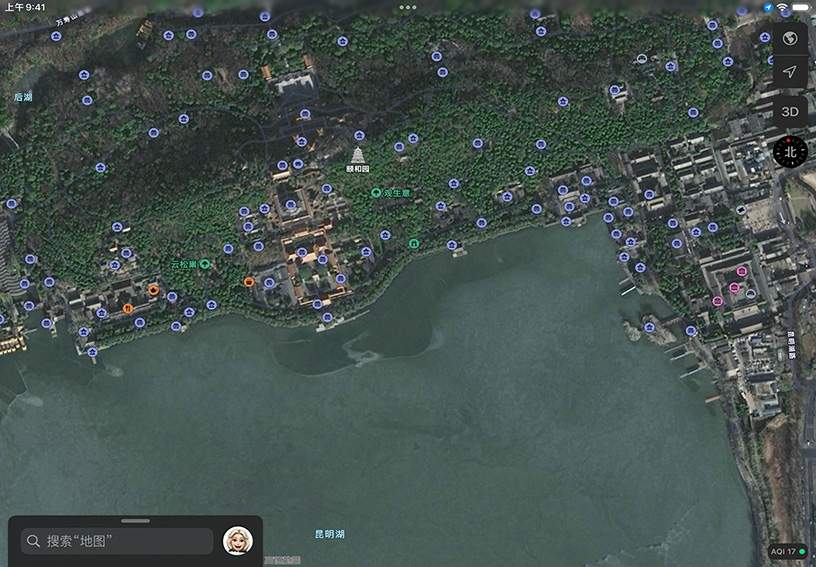Select the orange fork-and-knife restaurant marker

[x=128, y=310]
